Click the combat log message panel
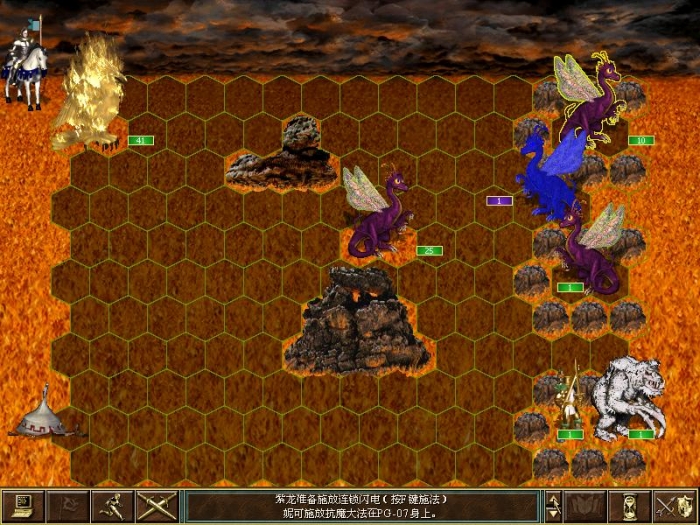 pyautogui.click(x=362, y=506)
